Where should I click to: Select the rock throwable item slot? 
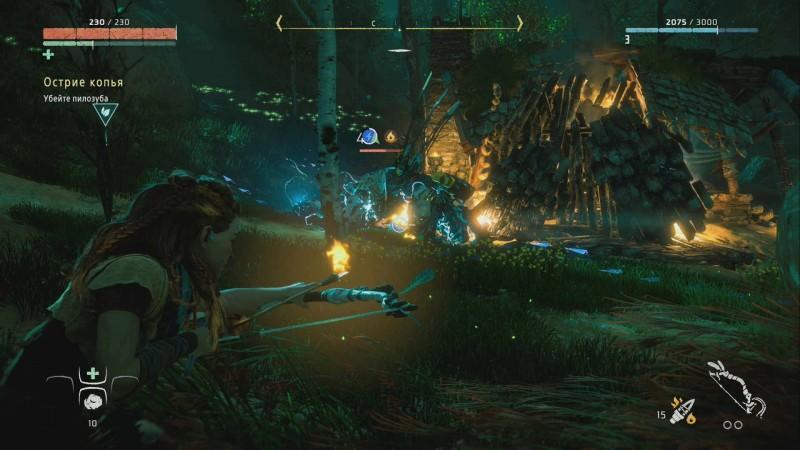click(x=93, y=399)
